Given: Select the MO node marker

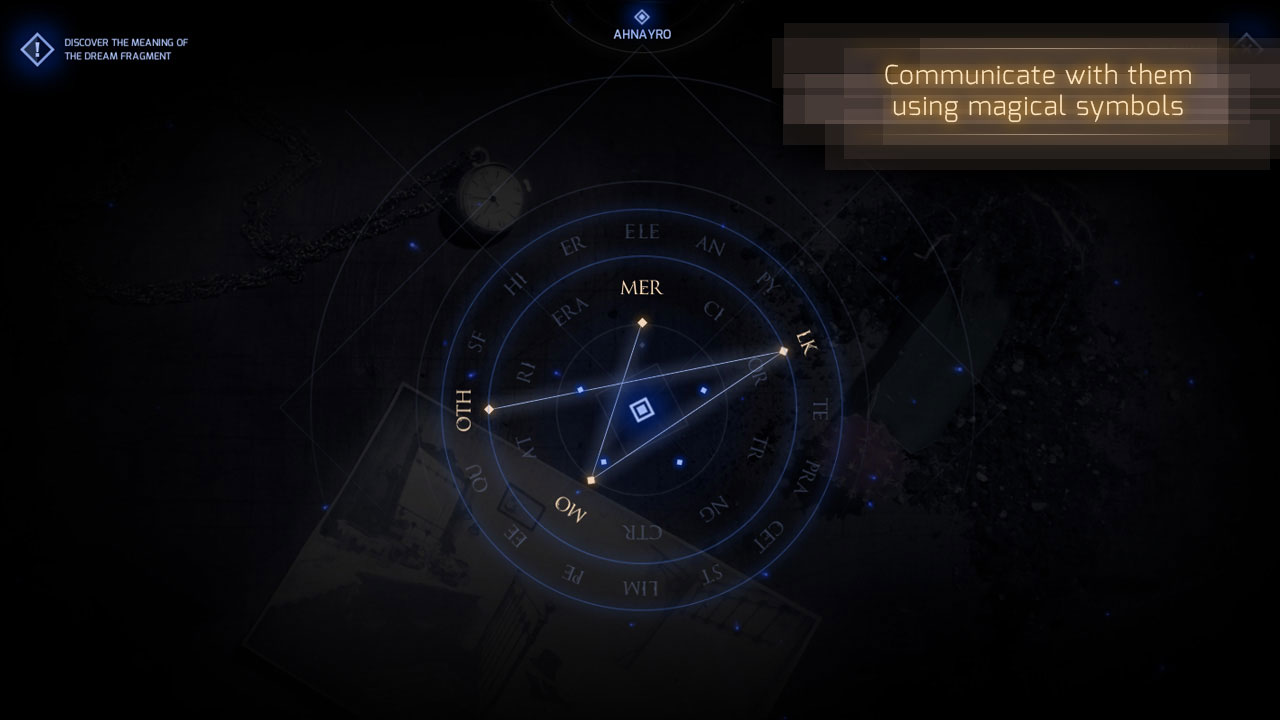Looking at the screenshot, I should point(593,479).
